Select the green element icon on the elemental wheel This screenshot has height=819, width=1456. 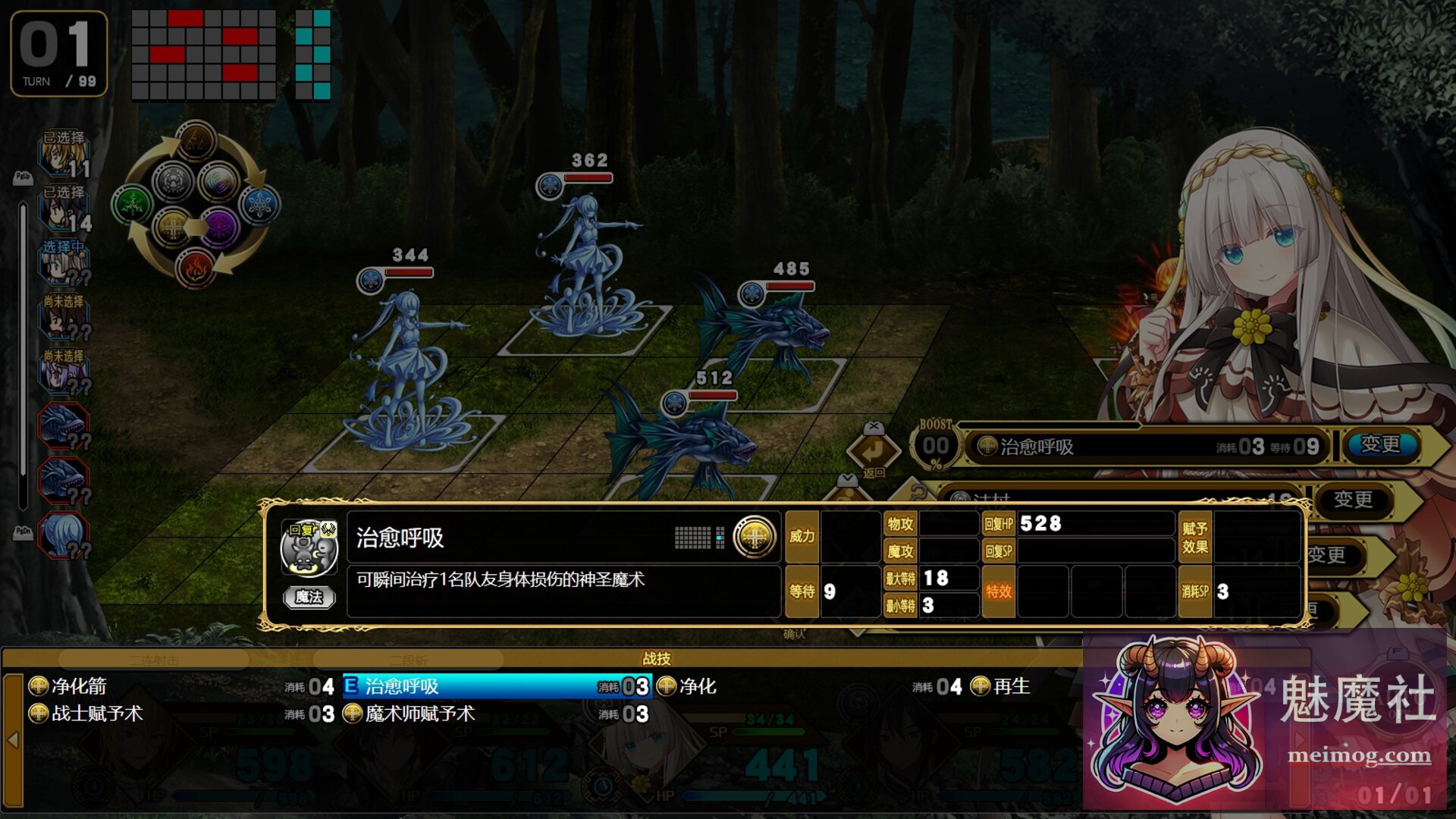pos(131,202)
